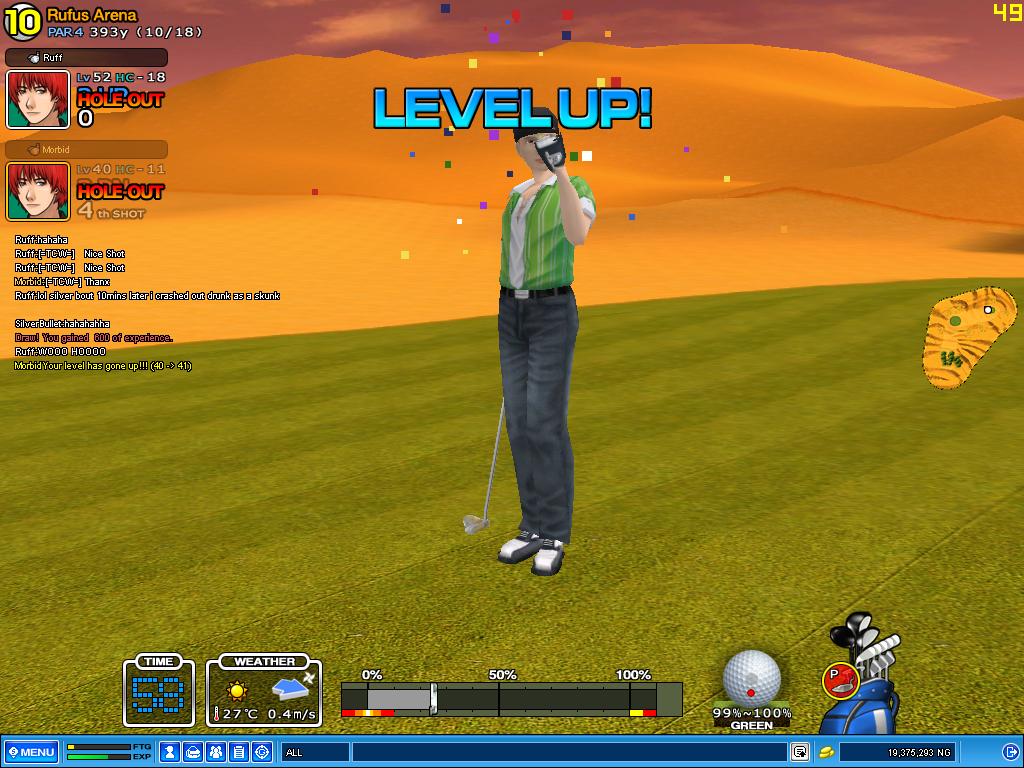Click the chat text input bar
Image resolution: width=1024 pixels, height=768 pixels.
(568, 752)
